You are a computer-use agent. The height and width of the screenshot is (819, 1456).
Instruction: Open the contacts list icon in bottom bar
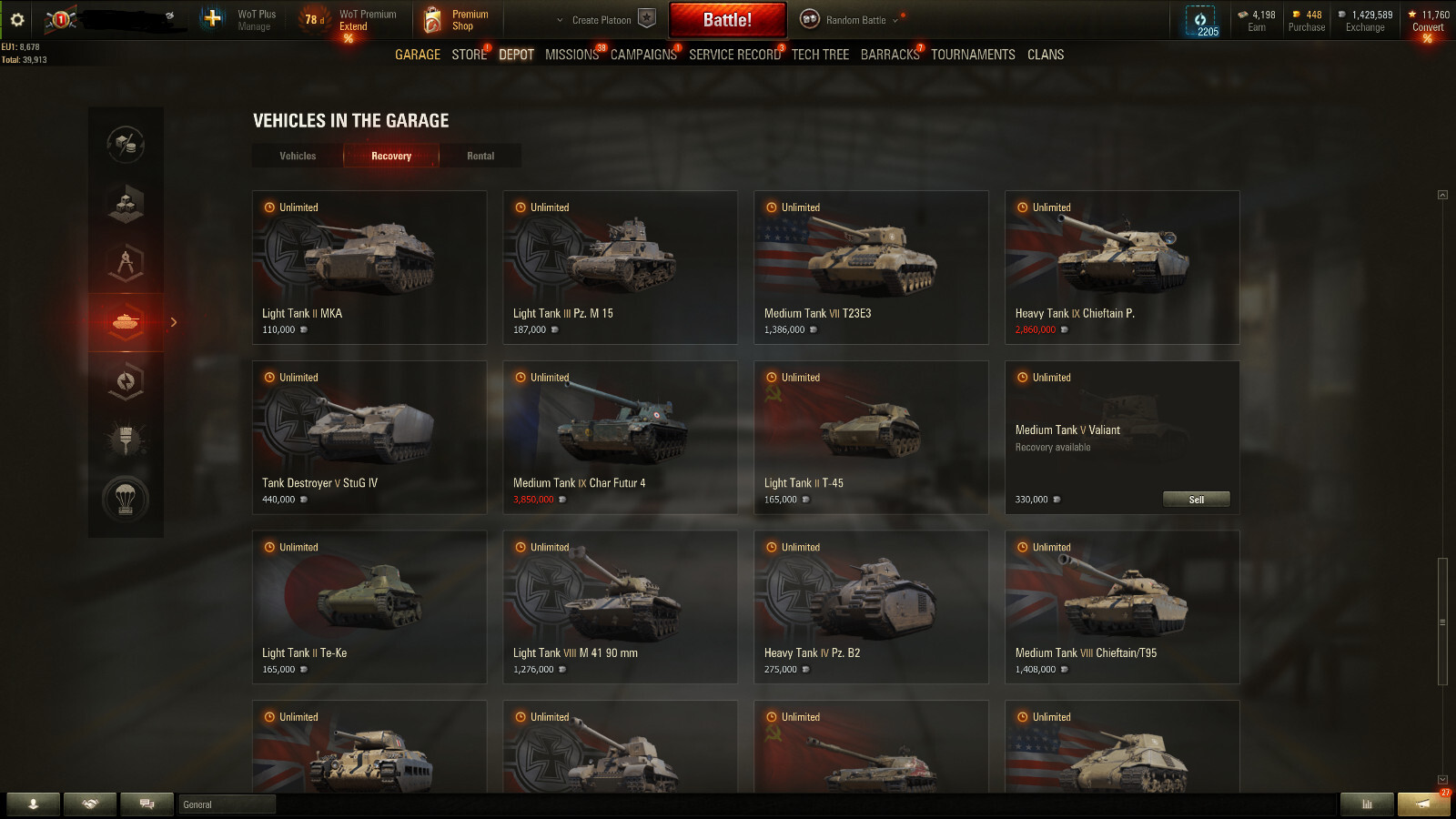coord(34,804)
